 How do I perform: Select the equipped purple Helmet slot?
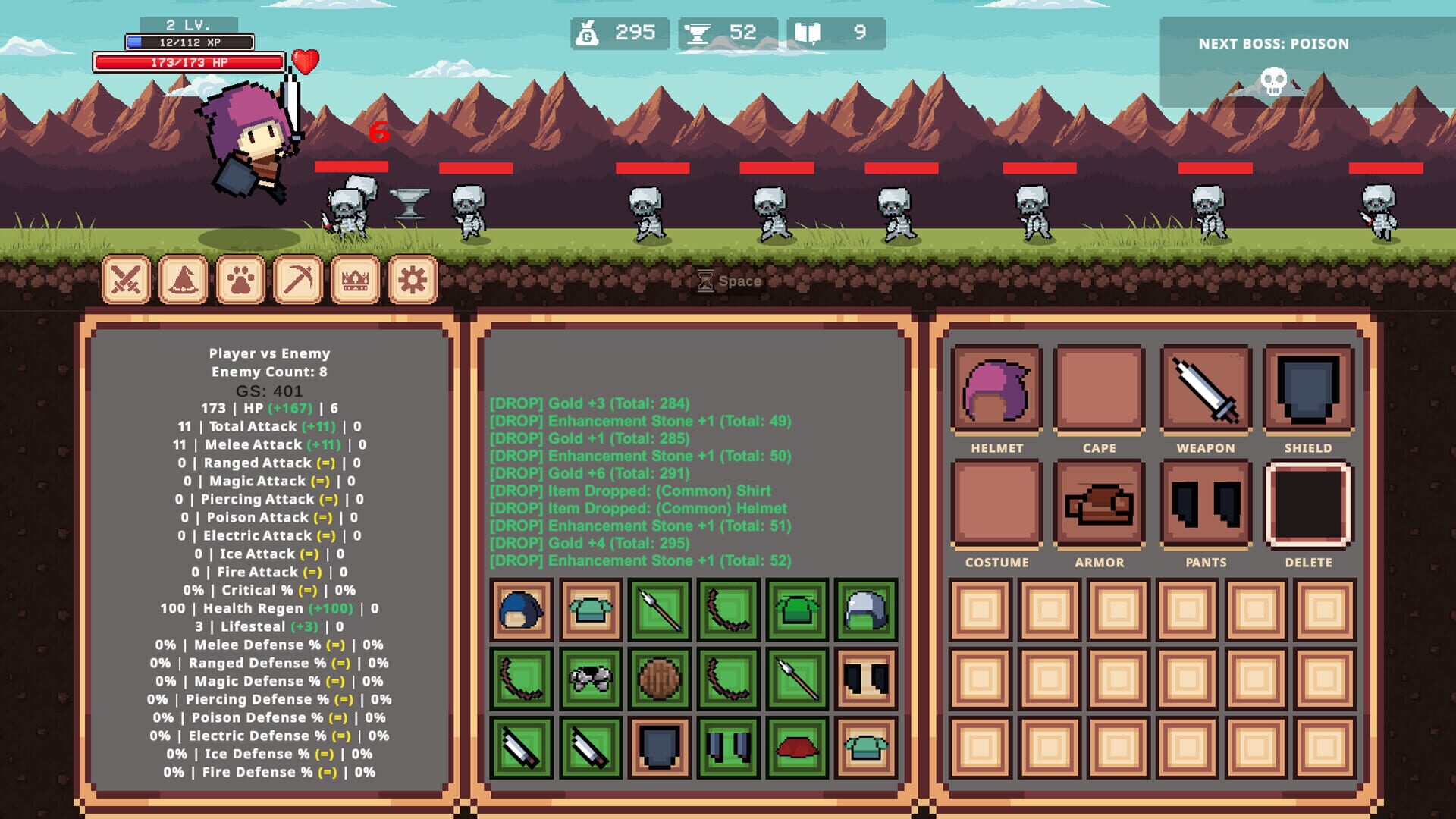[x=997, y=388]
